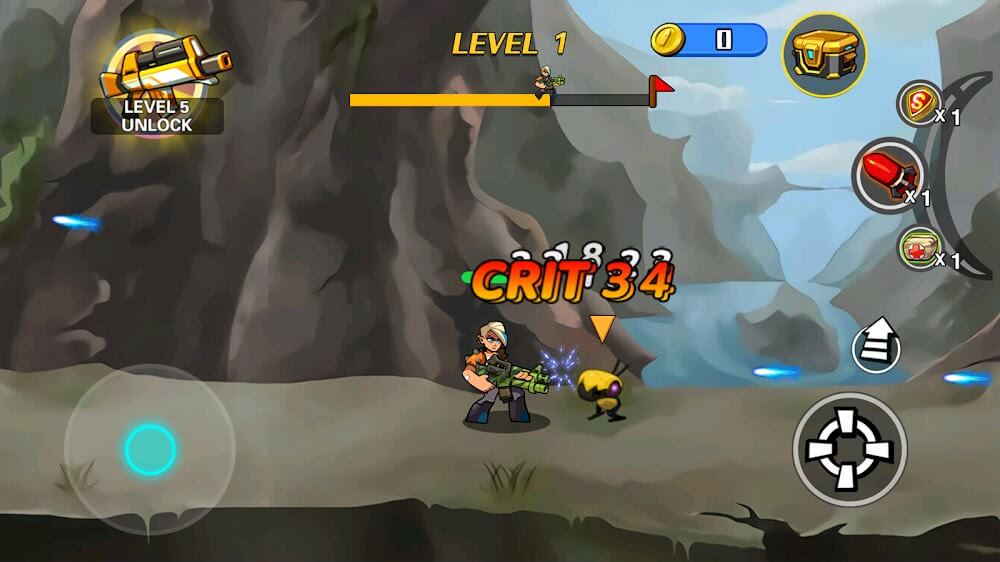This screenshot has width=1000, height=562.
Task: Hit the crosshair fire button
Action: coord(849,449)
